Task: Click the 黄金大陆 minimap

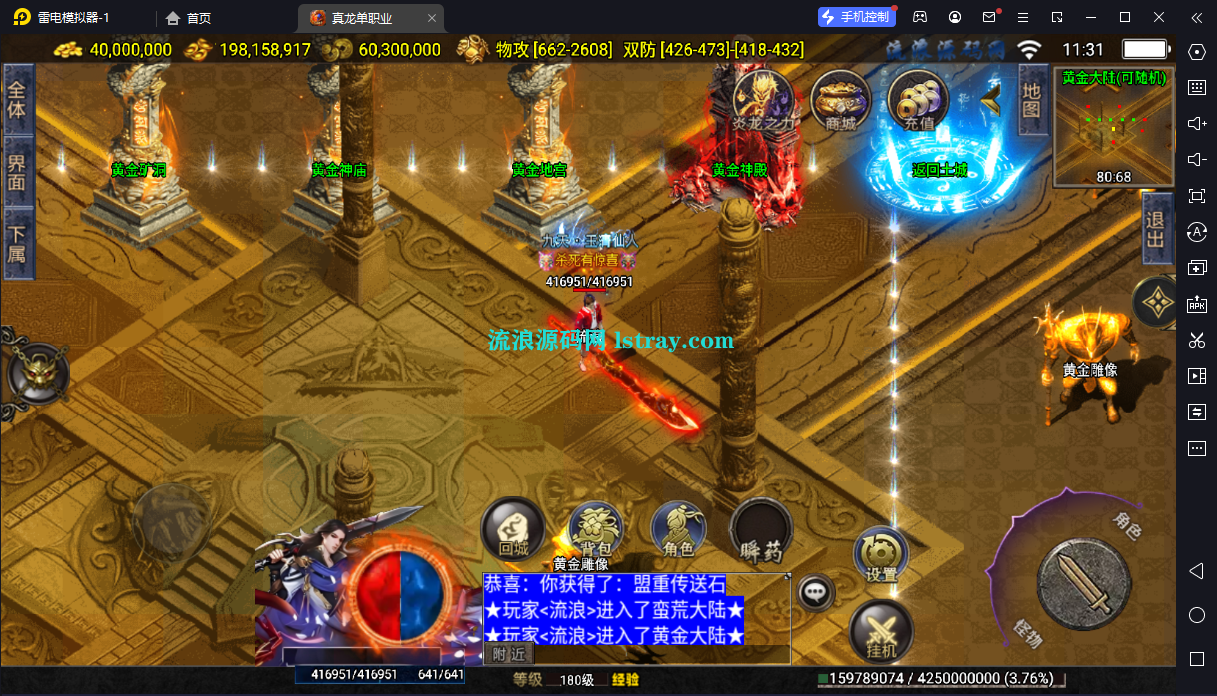Action: 1113,127
